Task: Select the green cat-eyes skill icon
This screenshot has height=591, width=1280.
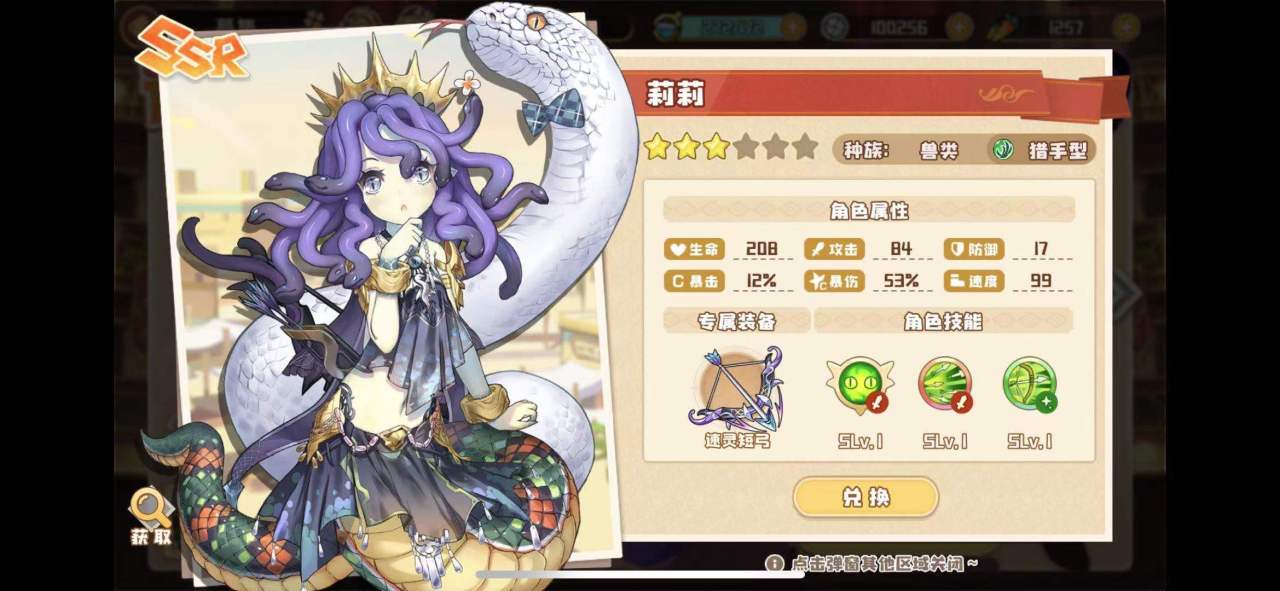Action: [x=859, y=384]
